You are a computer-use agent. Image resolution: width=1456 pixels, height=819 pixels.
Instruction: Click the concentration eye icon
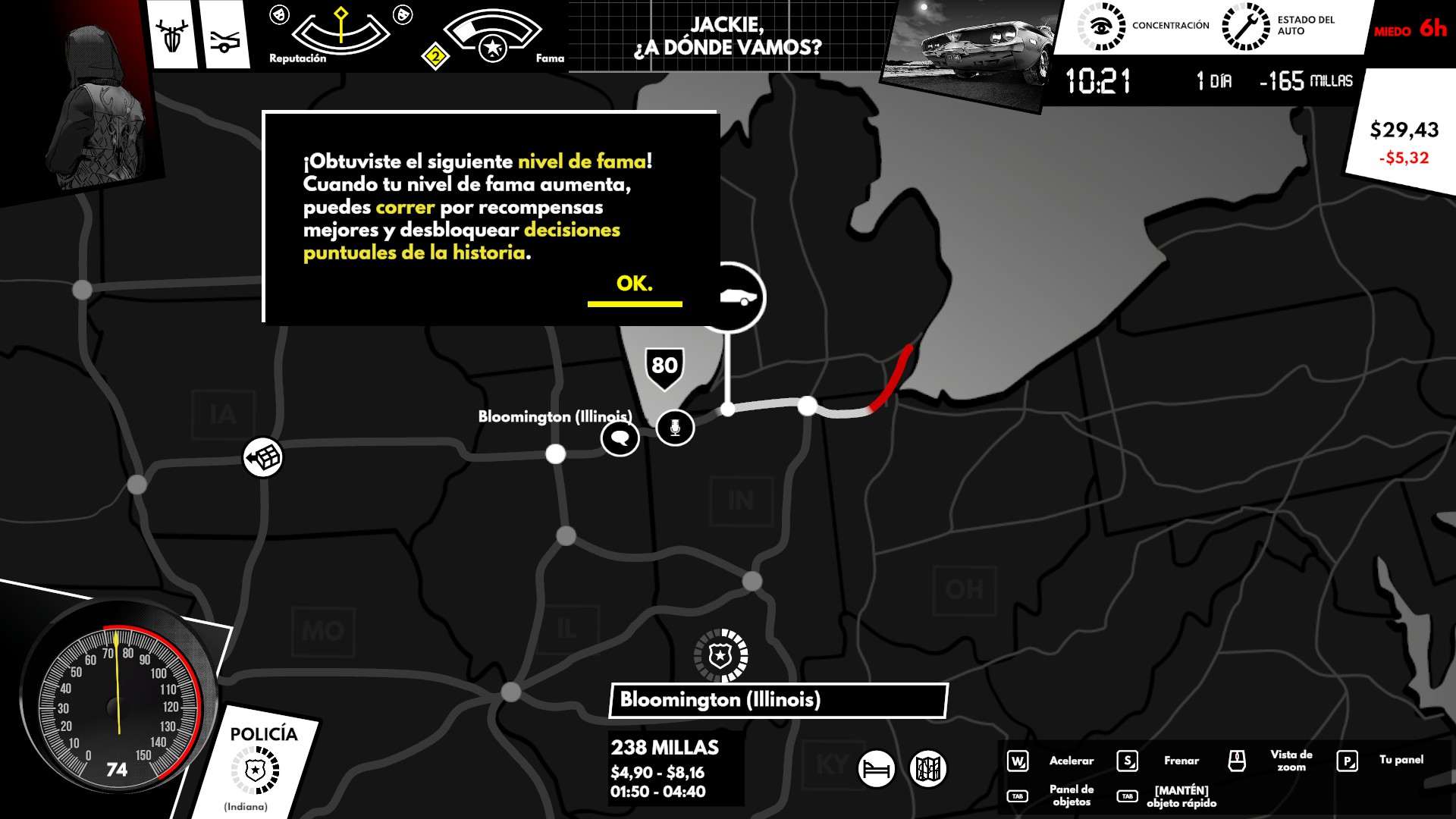pos(1101,27)
